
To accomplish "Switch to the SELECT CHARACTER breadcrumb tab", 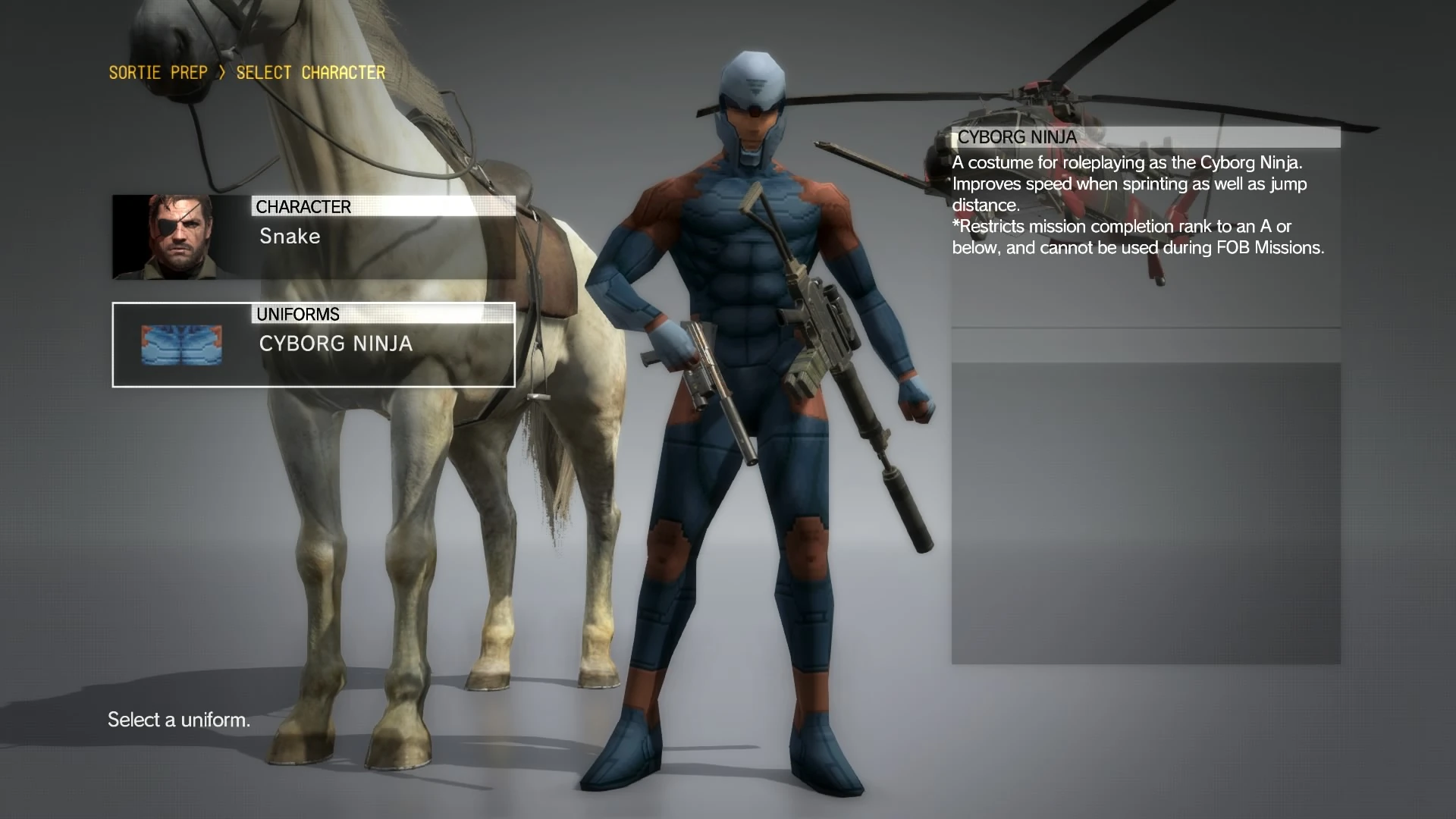I will click(309, 72).
